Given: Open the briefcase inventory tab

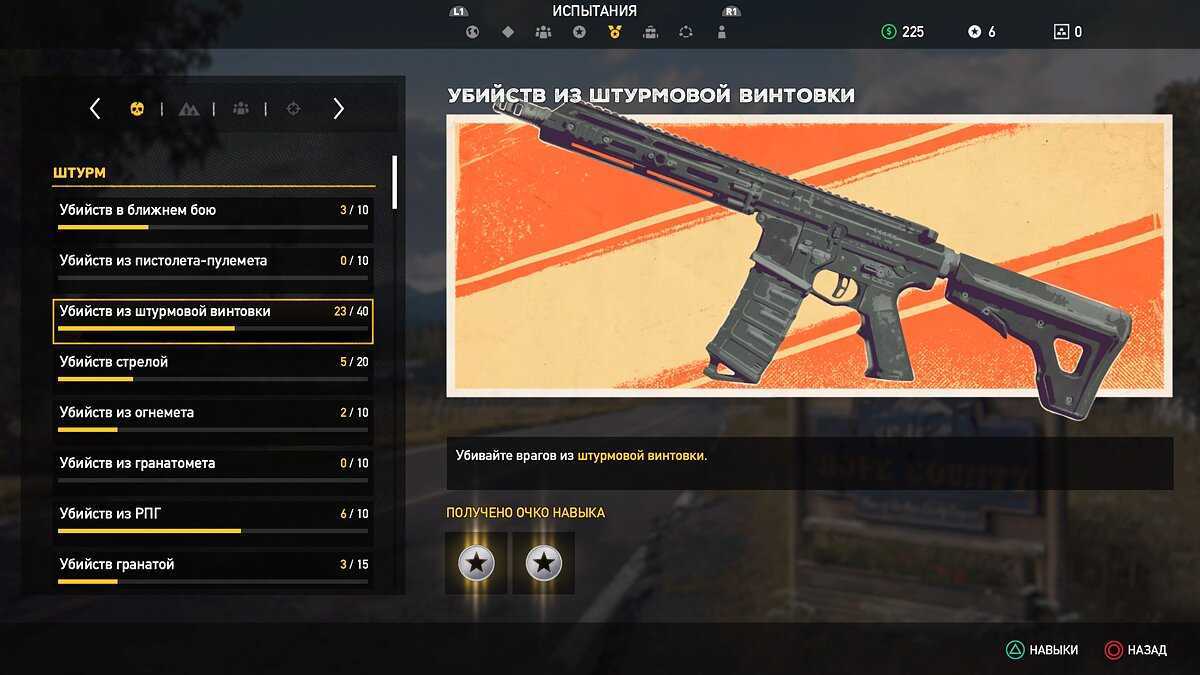Looking at the screenshot, I should point(650,32).
